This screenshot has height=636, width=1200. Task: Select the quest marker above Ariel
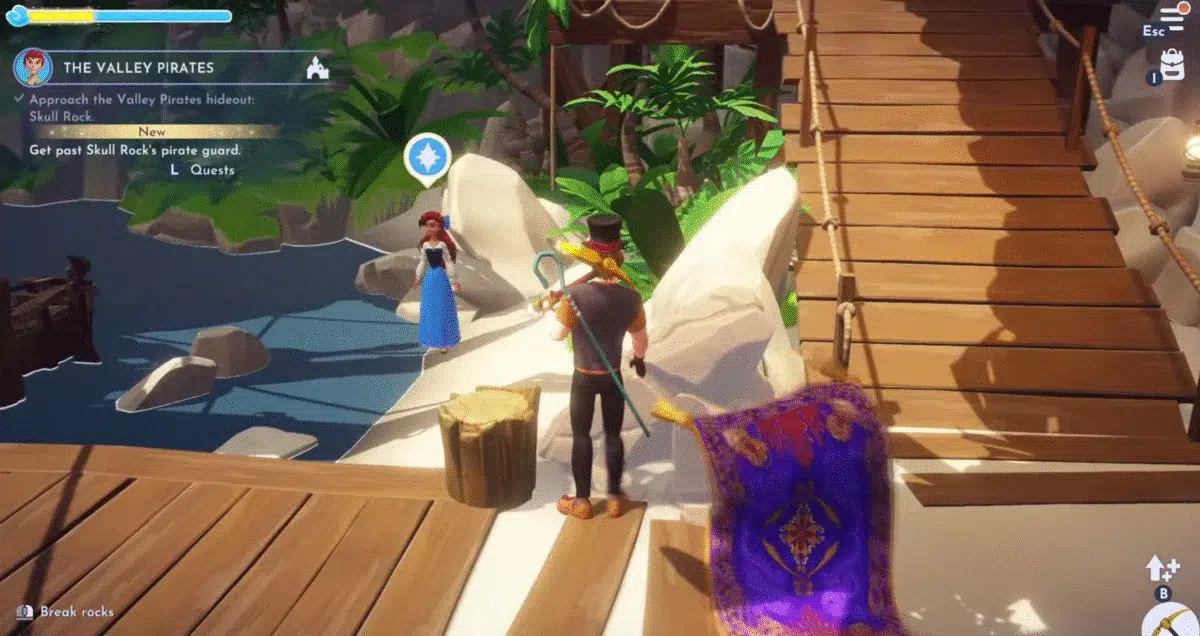pos(427,158)
